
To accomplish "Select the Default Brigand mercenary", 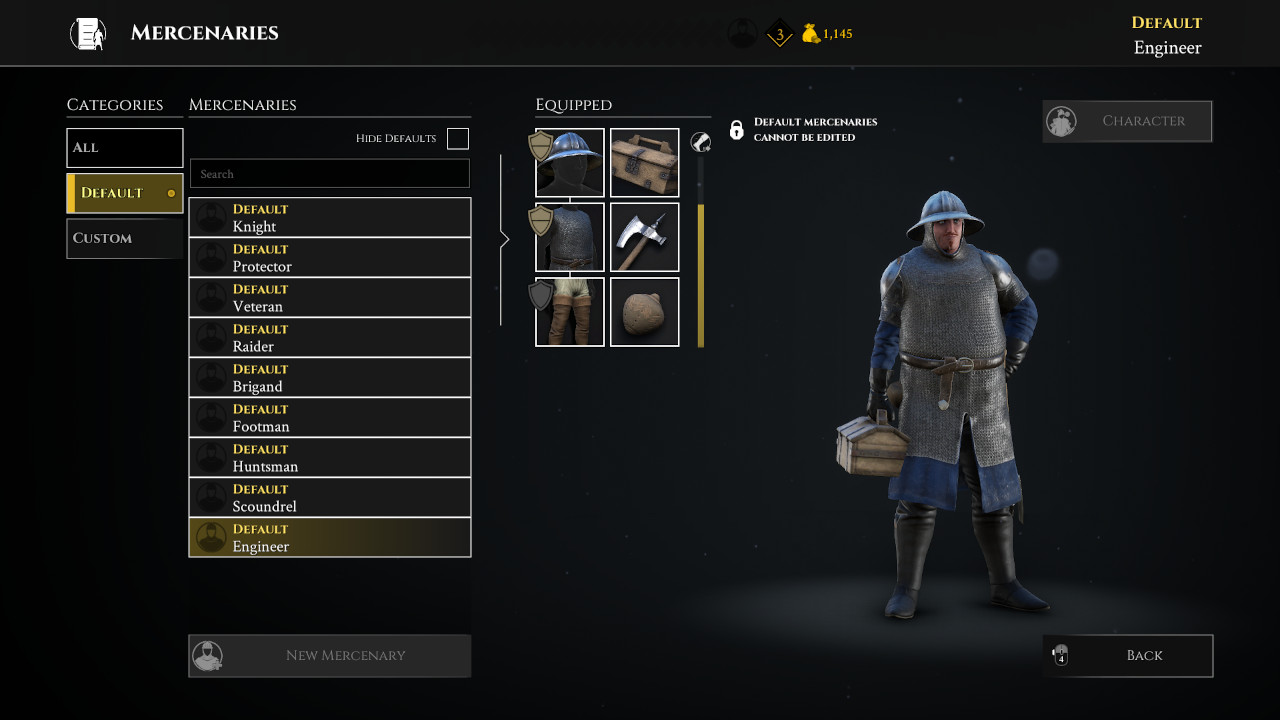I will tap(330, 377).
